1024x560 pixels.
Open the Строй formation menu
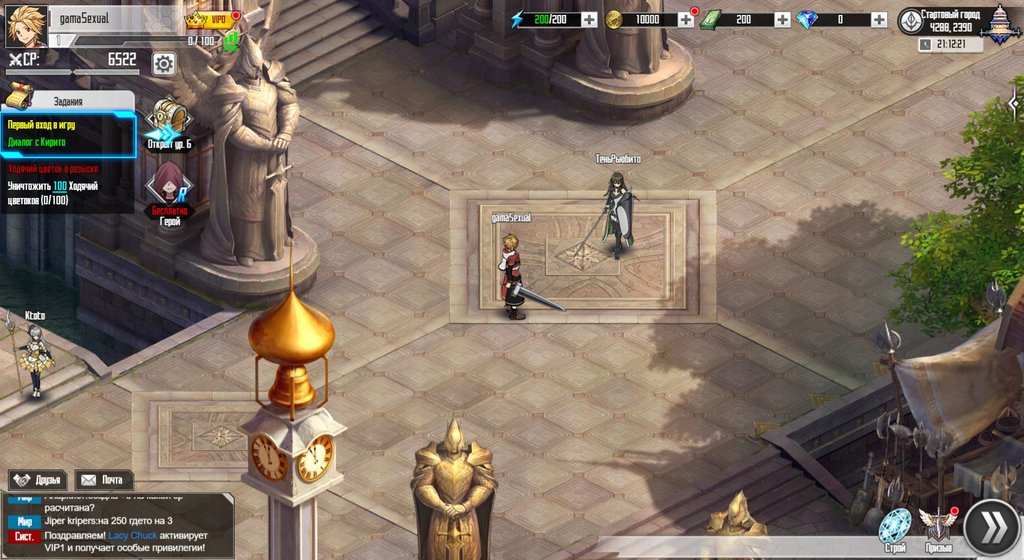pyautogui.click(x=895, y=528)
